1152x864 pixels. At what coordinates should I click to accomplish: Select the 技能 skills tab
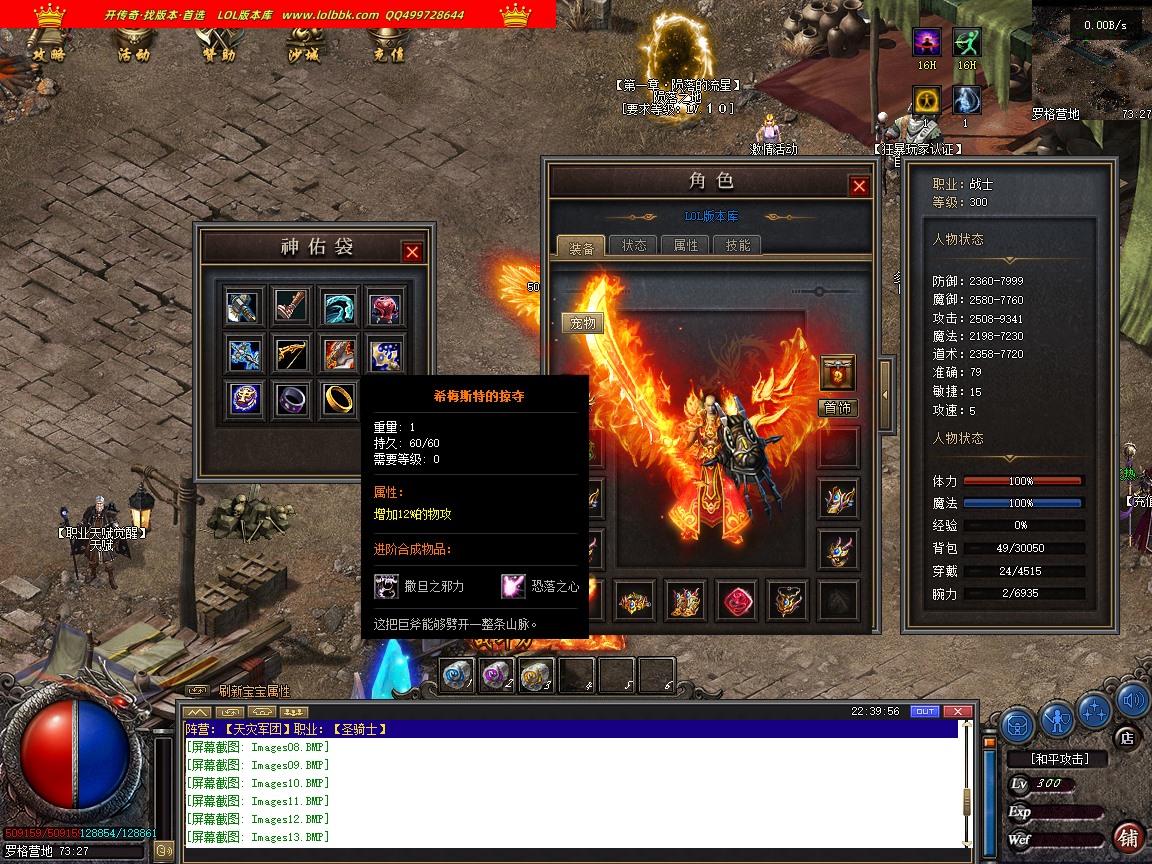[738, 245]
